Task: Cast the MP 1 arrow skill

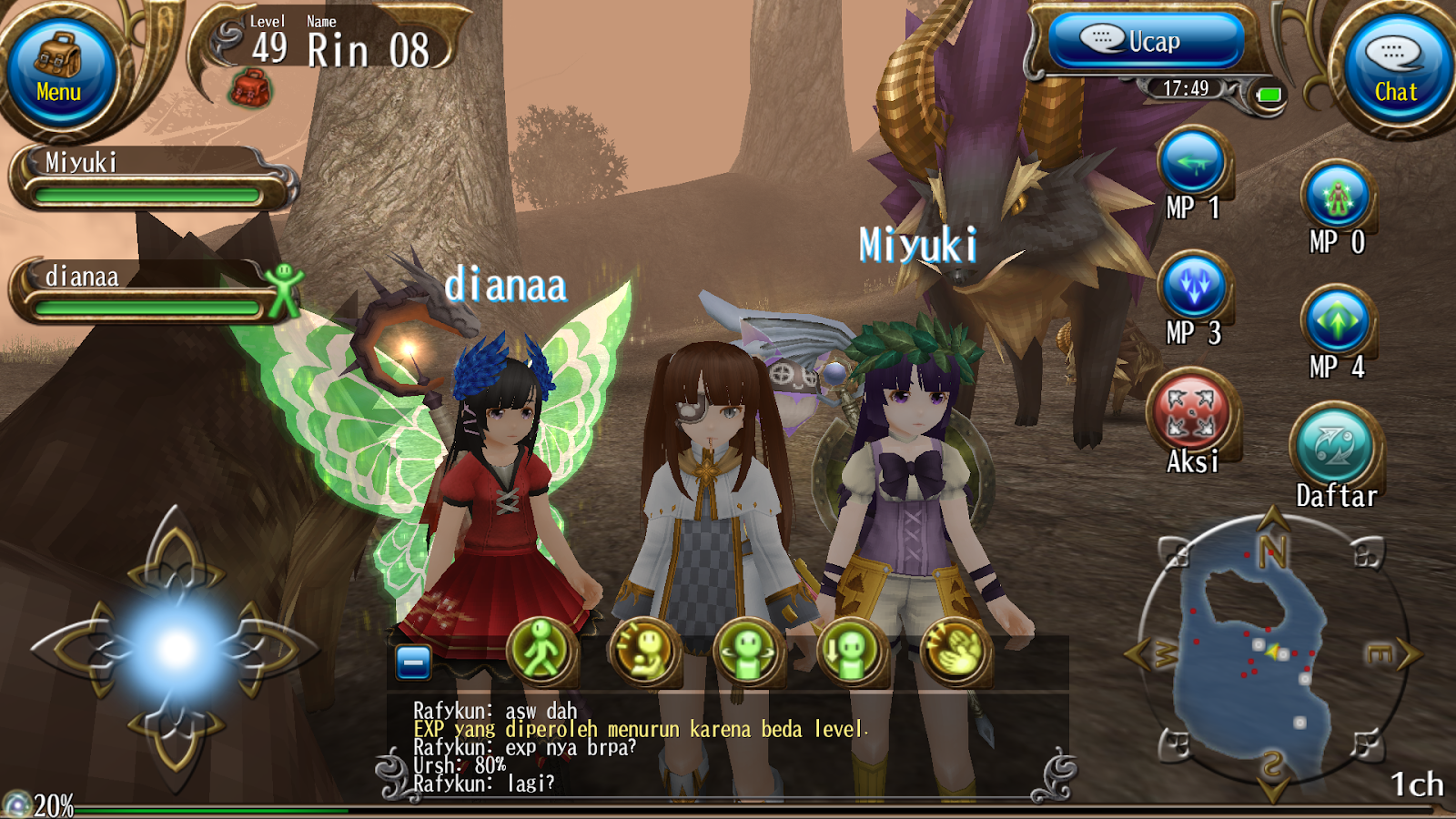Action: [x=1193, y=160]
